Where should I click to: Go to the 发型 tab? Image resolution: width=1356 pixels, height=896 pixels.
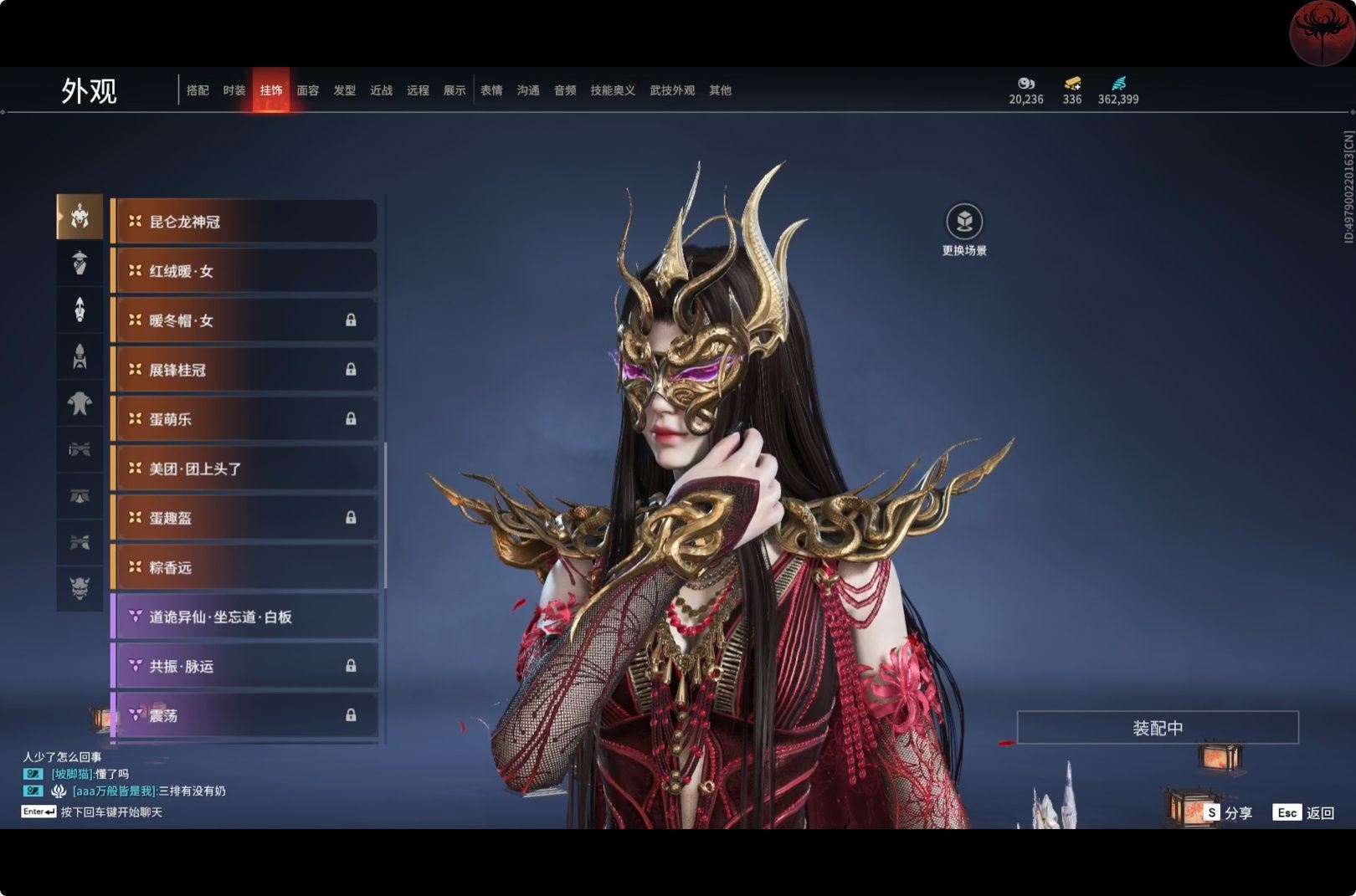click(x=345, y=90)
